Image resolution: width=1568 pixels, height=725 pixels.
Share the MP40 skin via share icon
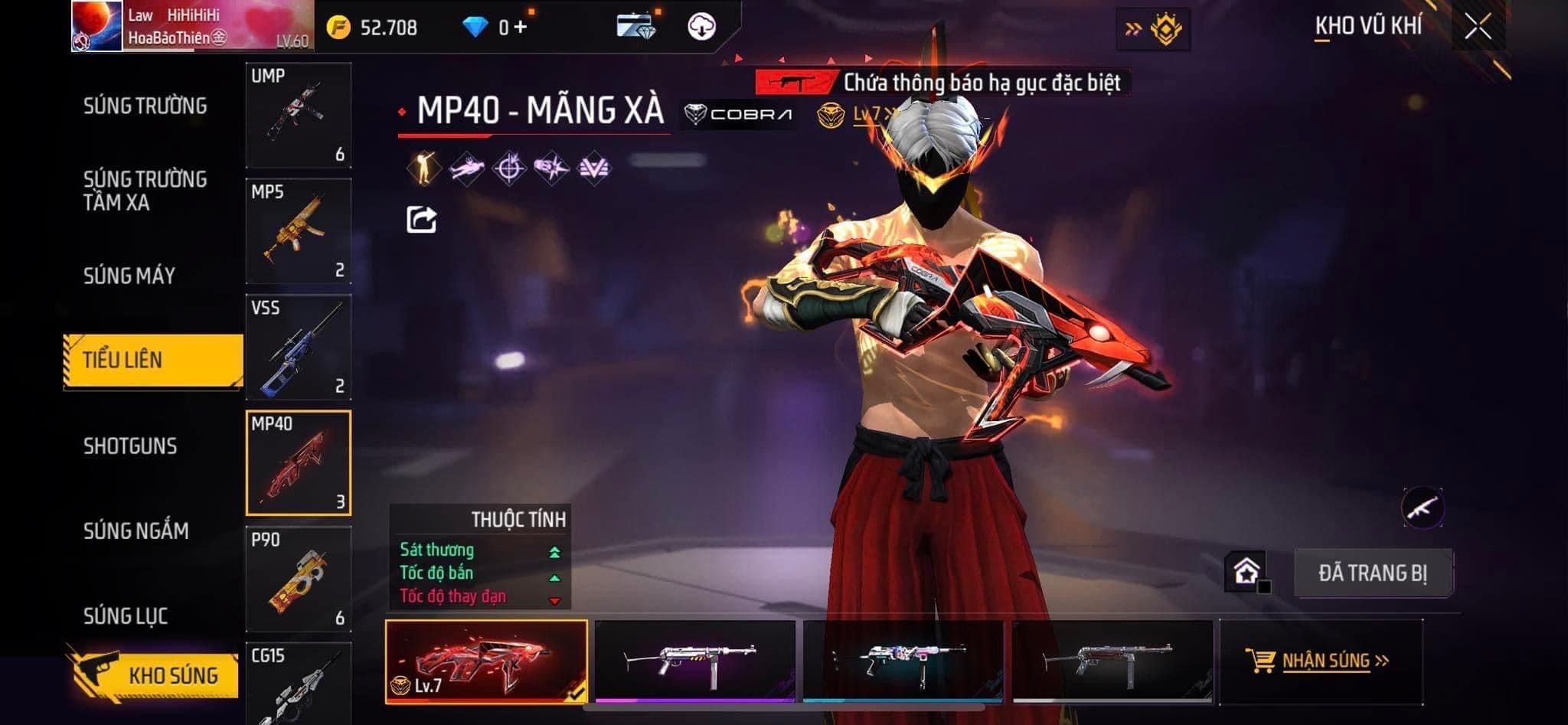(x=421, y=220)
